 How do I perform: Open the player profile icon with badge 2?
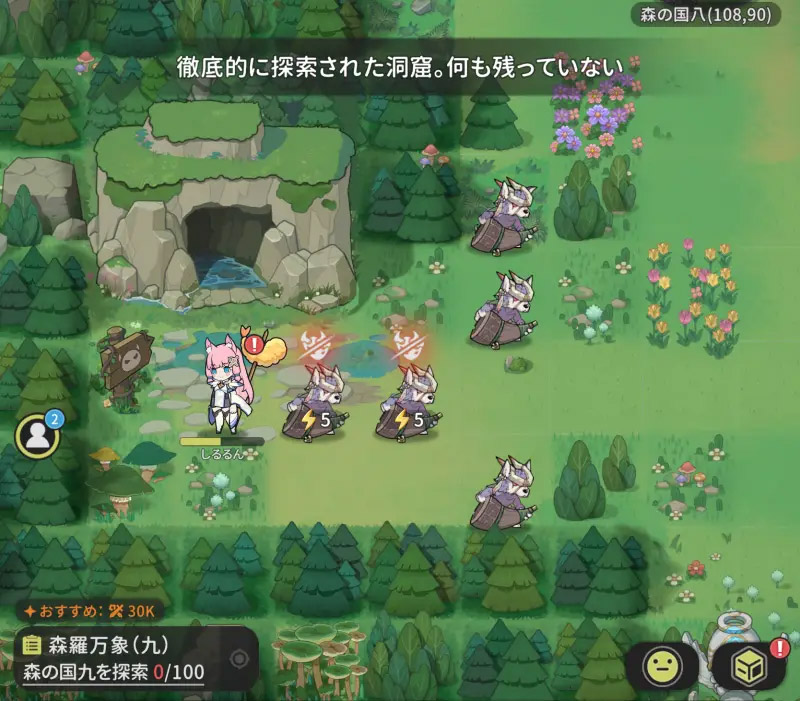coord(38,435)
